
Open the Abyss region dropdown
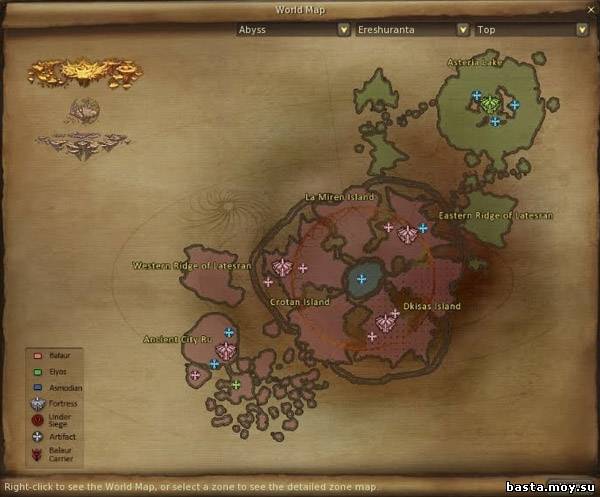coord(292,30)
